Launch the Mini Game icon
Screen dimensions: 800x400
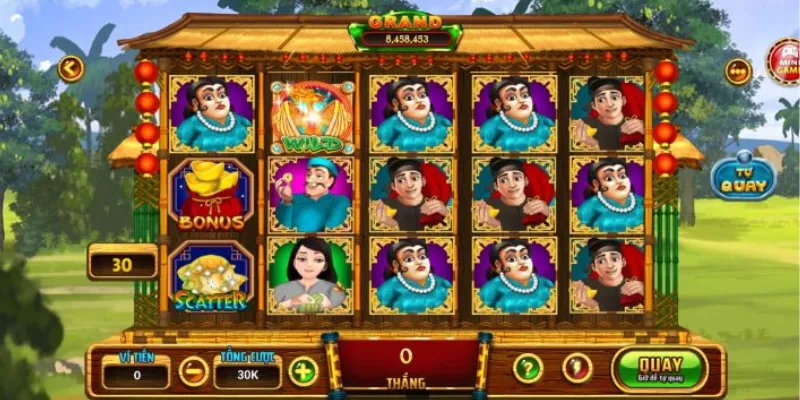(x=784, y=62)
